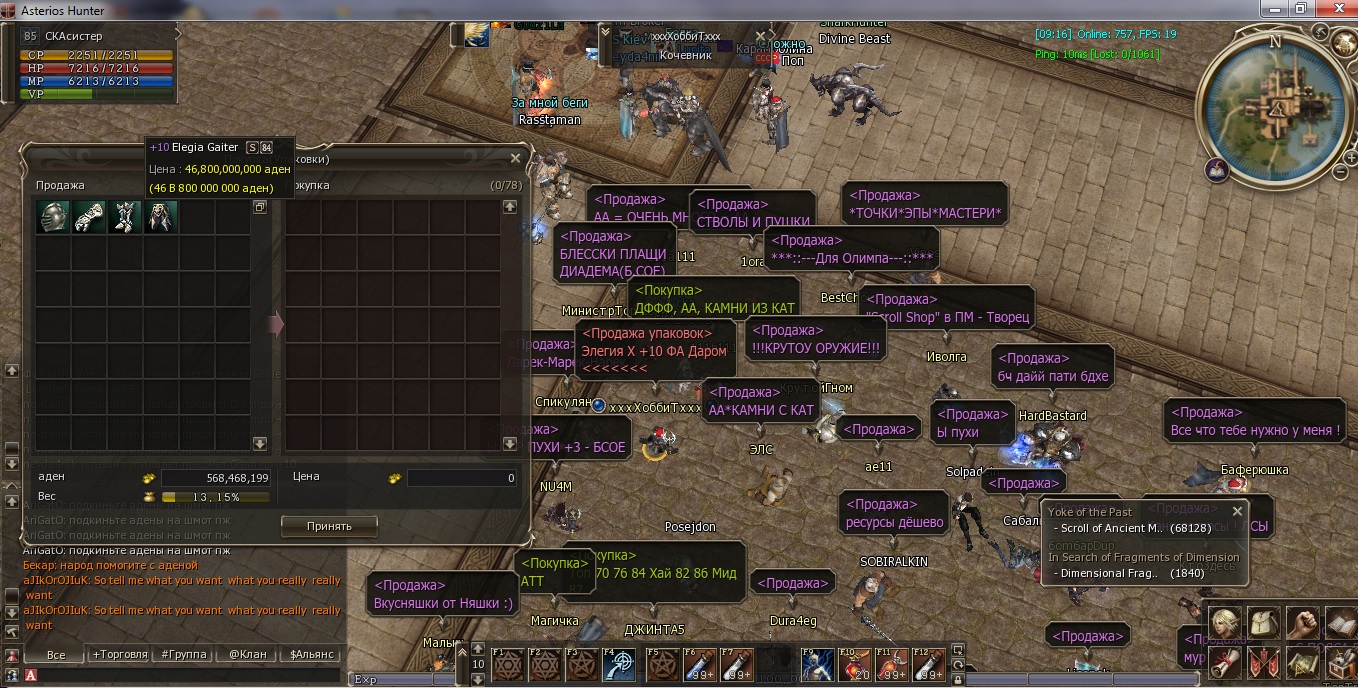
Task: Open the character status portrait icon
Action: (1226, 623)
